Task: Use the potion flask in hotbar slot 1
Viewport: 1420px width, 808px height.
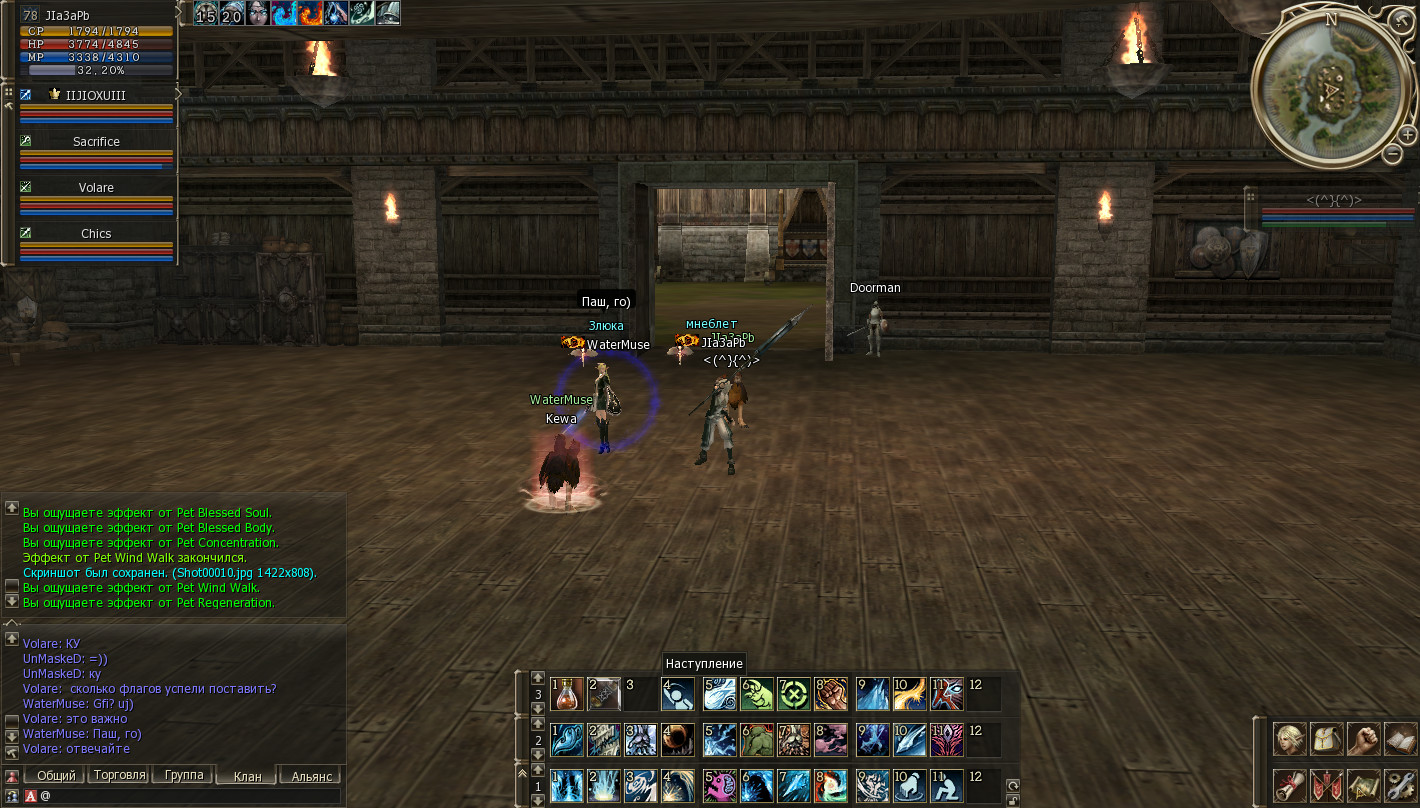Action: click(567, 693)
